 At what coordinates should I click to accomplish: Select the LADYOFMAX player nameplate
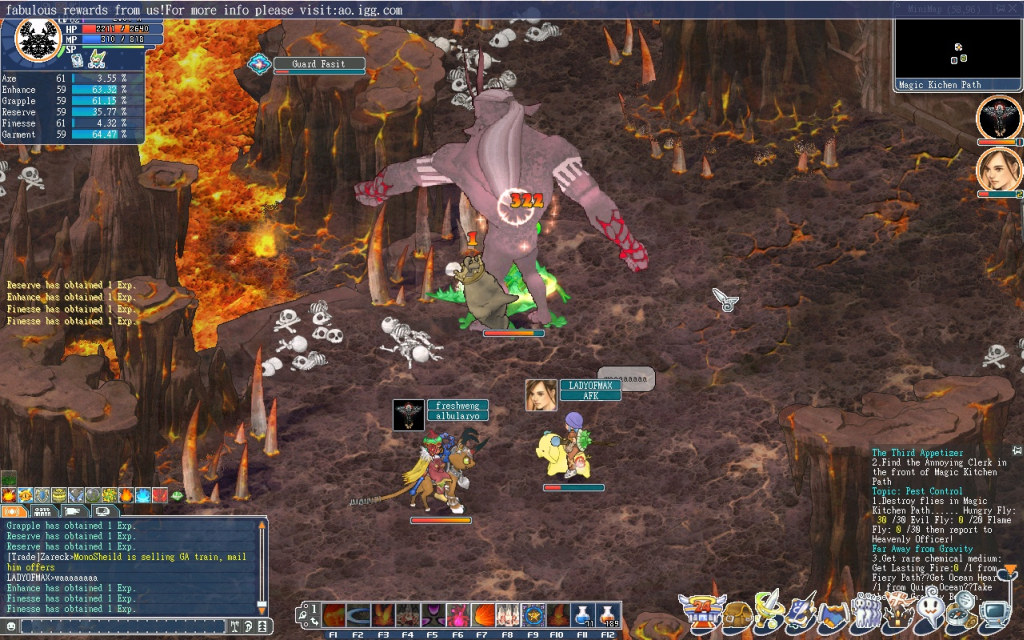(x=589, y=385)
